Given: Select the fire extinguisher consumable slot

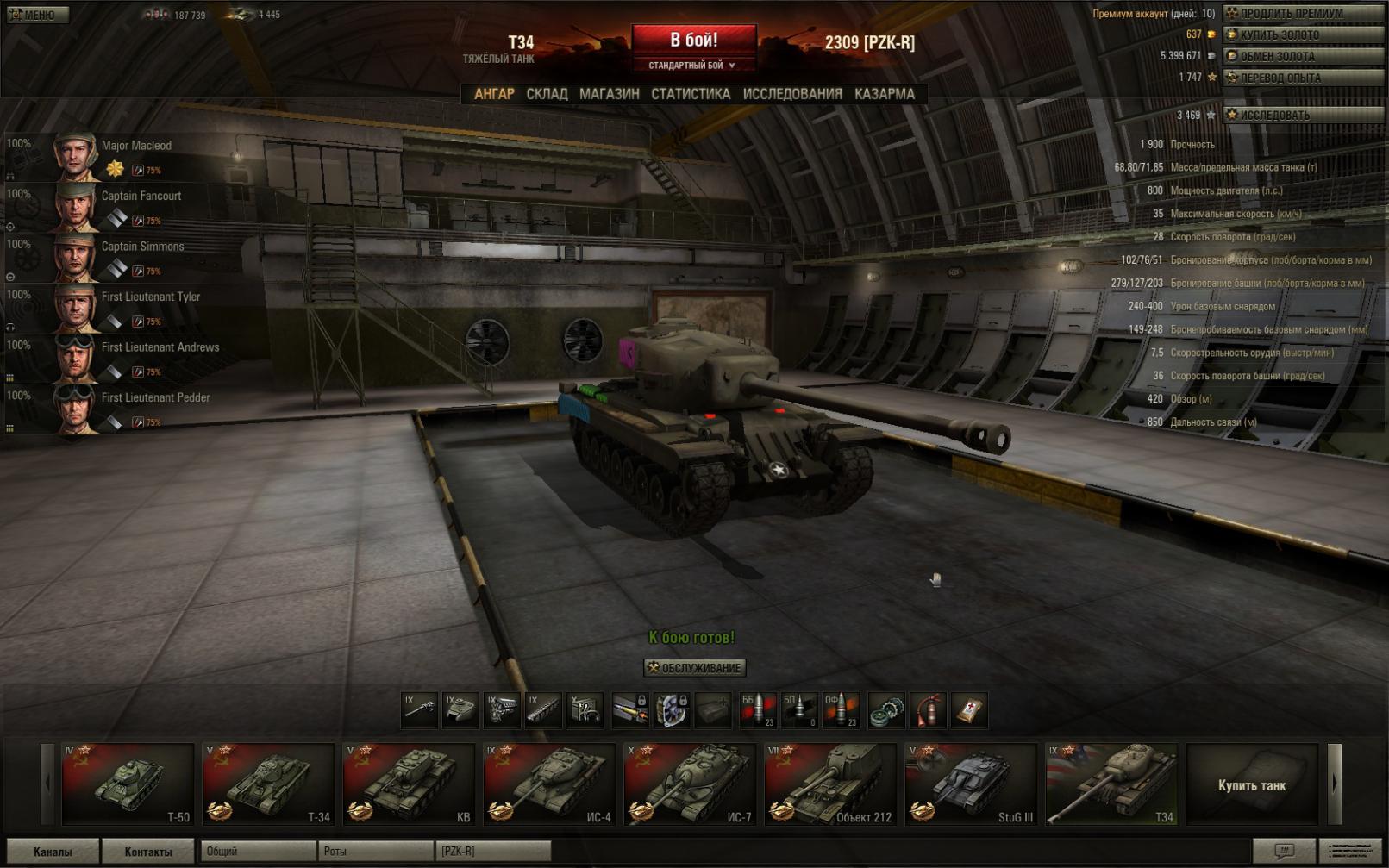Looking at the screenshot, I should tap(928, 710).
